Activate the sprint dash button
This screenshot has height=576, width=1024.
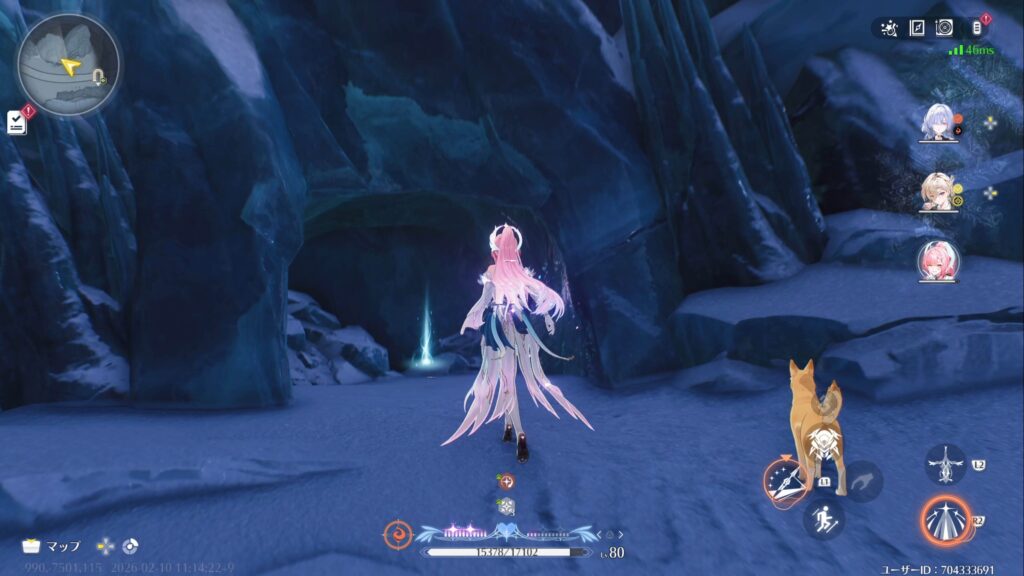pyautogui.click(x=823, y=518)
